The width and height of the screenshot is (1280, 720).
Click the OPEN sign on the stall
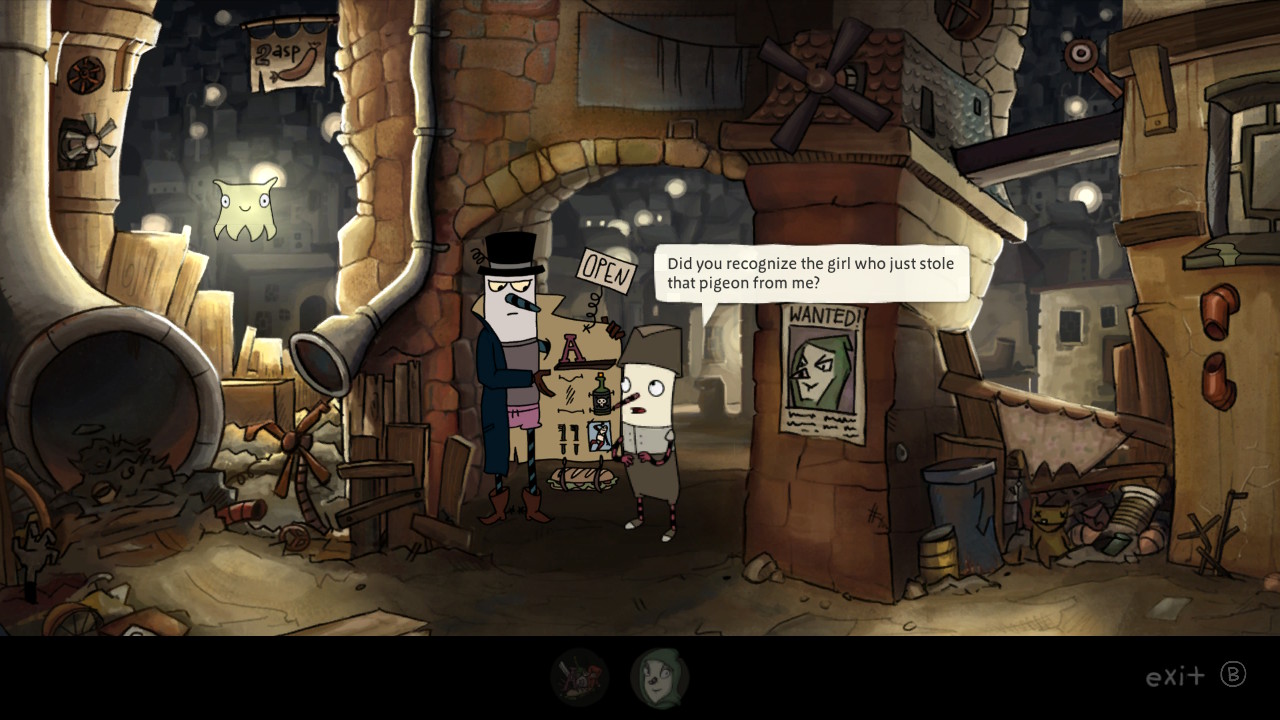(604, 270)
